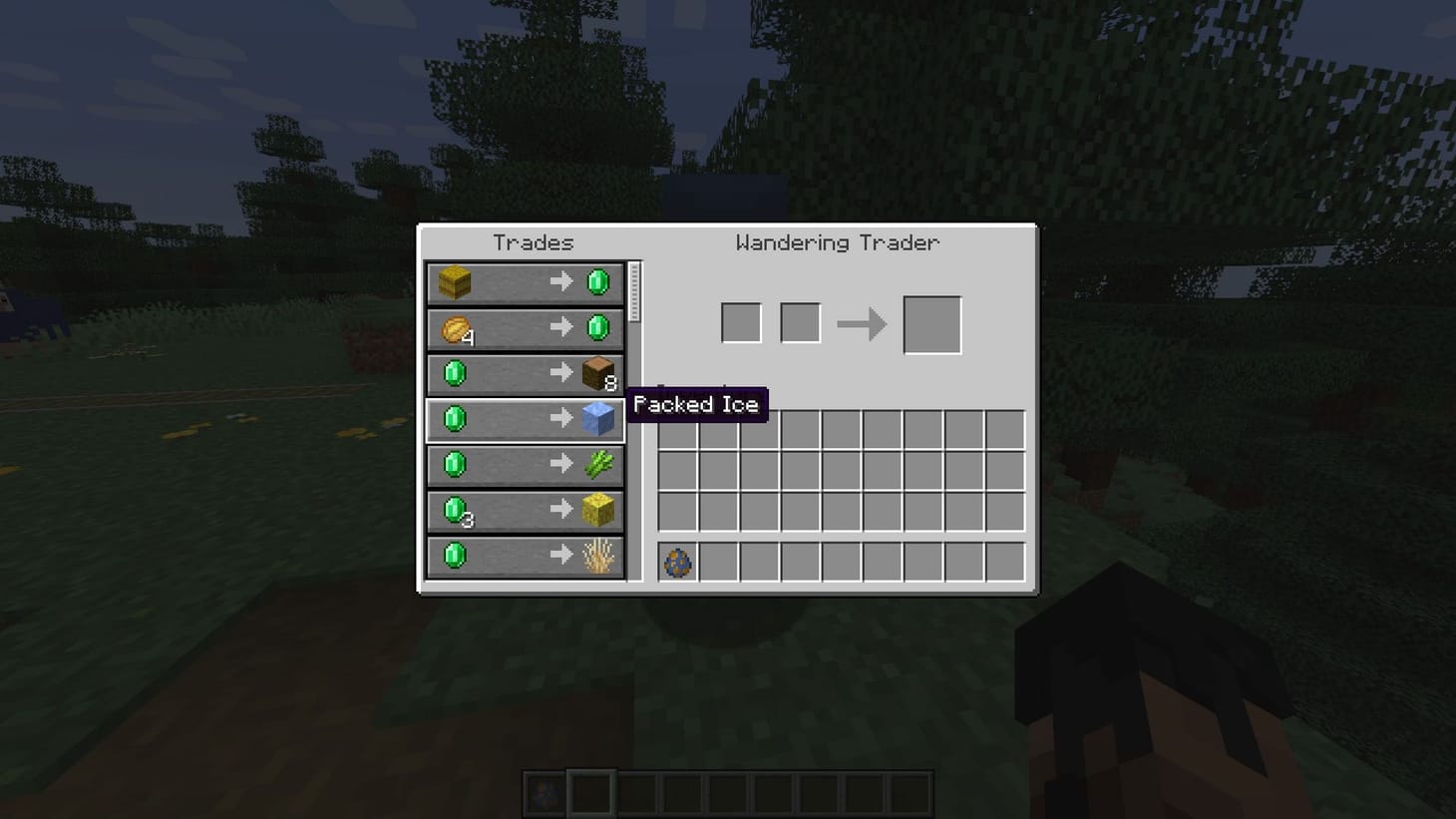Image resolution: width=1456 pixels, height=819 pixels.
Task: Click the Packed Ice block icon
Action: tap(599, 419)
